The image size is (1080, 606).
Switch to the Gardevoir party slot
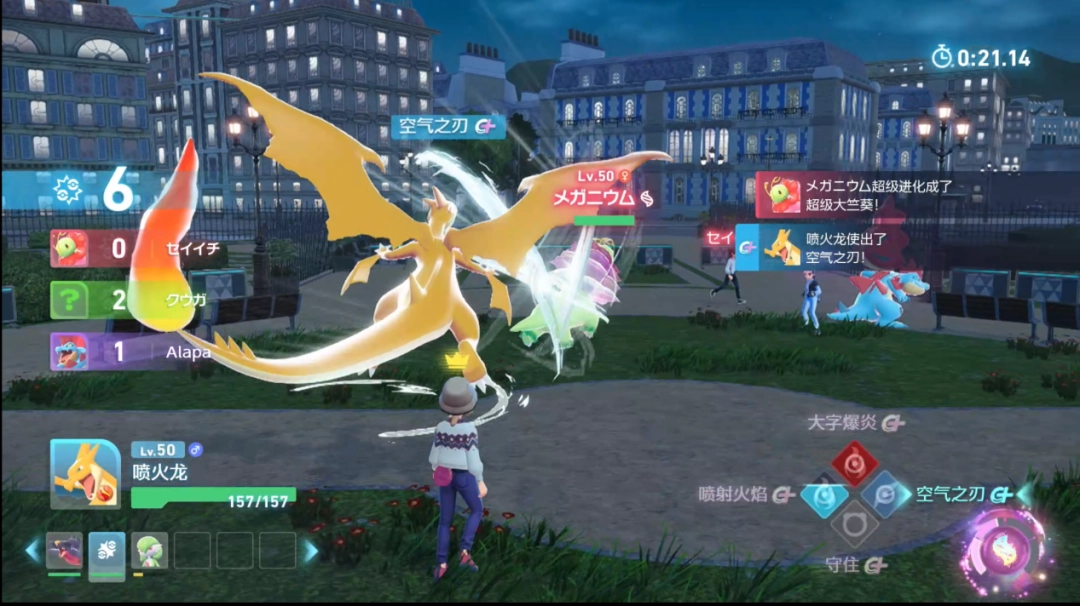149,551
